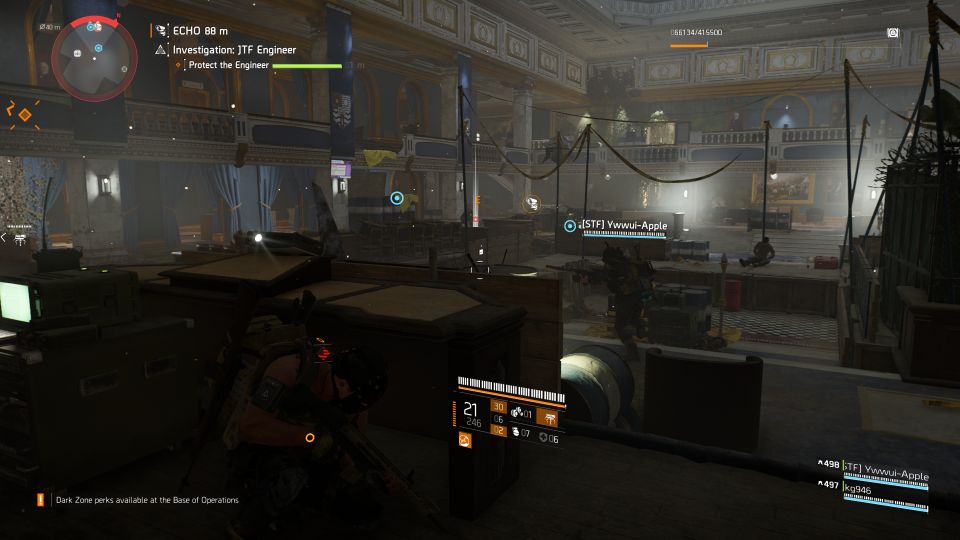Open the circular minimap

coord(94,56)
